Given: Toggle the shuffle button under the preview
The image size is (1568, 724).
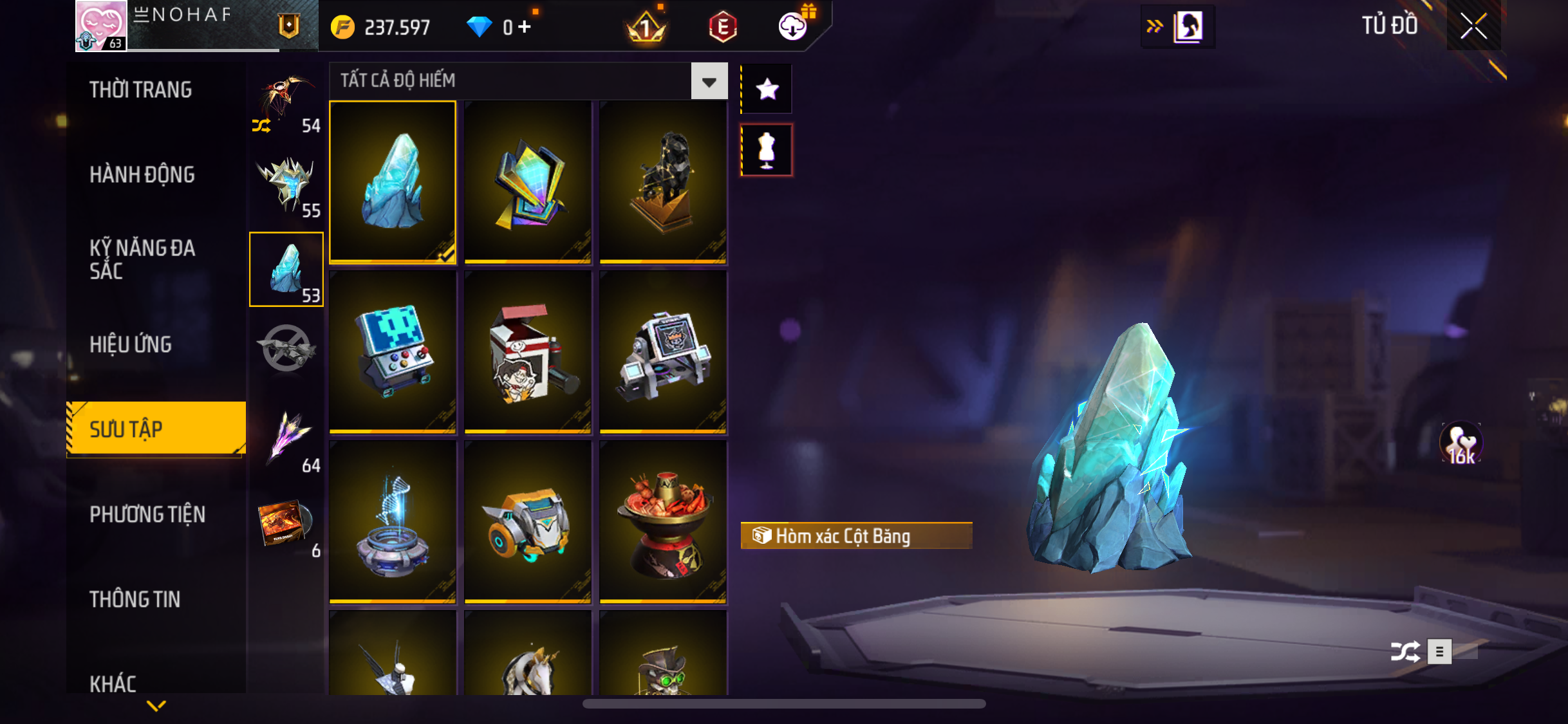Looking at the screenshot, I should tap(1405, 651).
